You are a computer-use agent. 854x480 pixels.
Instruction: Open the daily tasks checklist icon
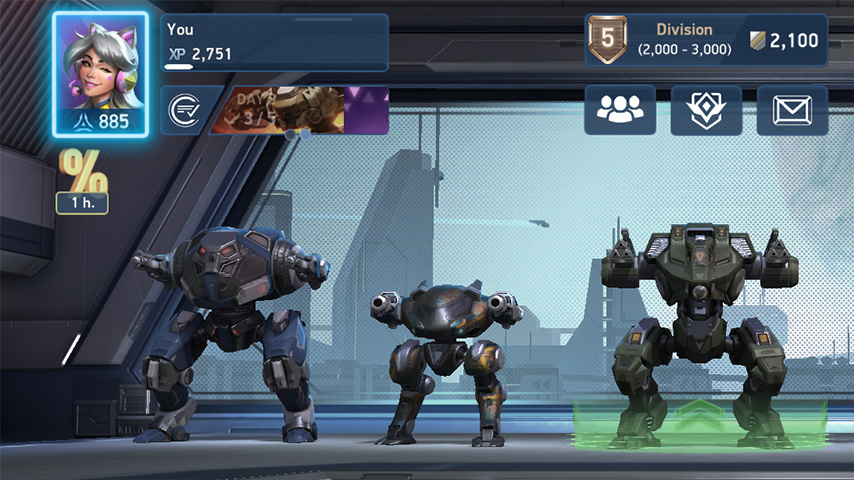coord(182,111)
